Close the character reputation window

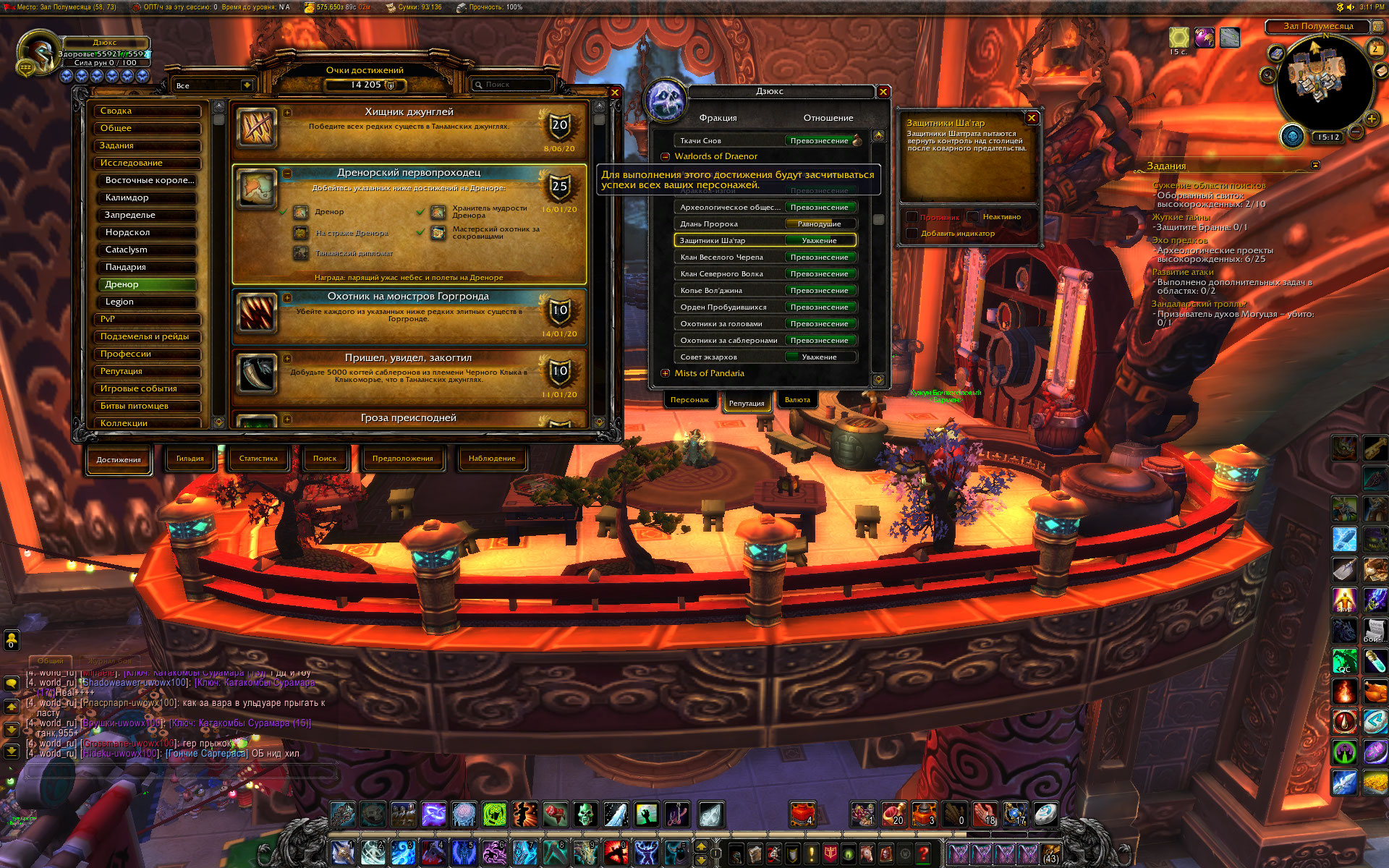coord(883,92)
